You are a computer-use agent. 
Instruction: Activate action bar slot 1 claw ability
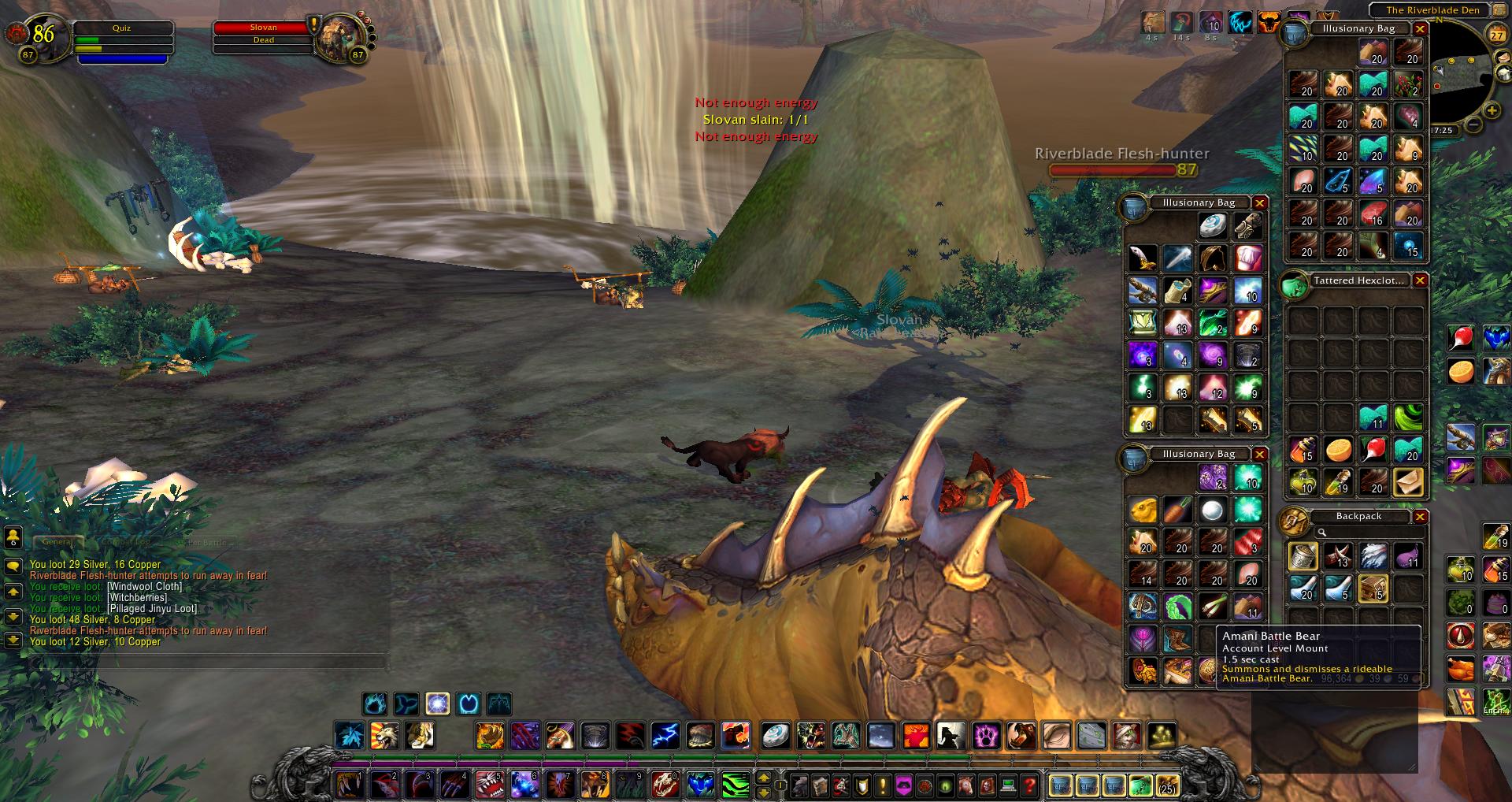tap(349, 785)
